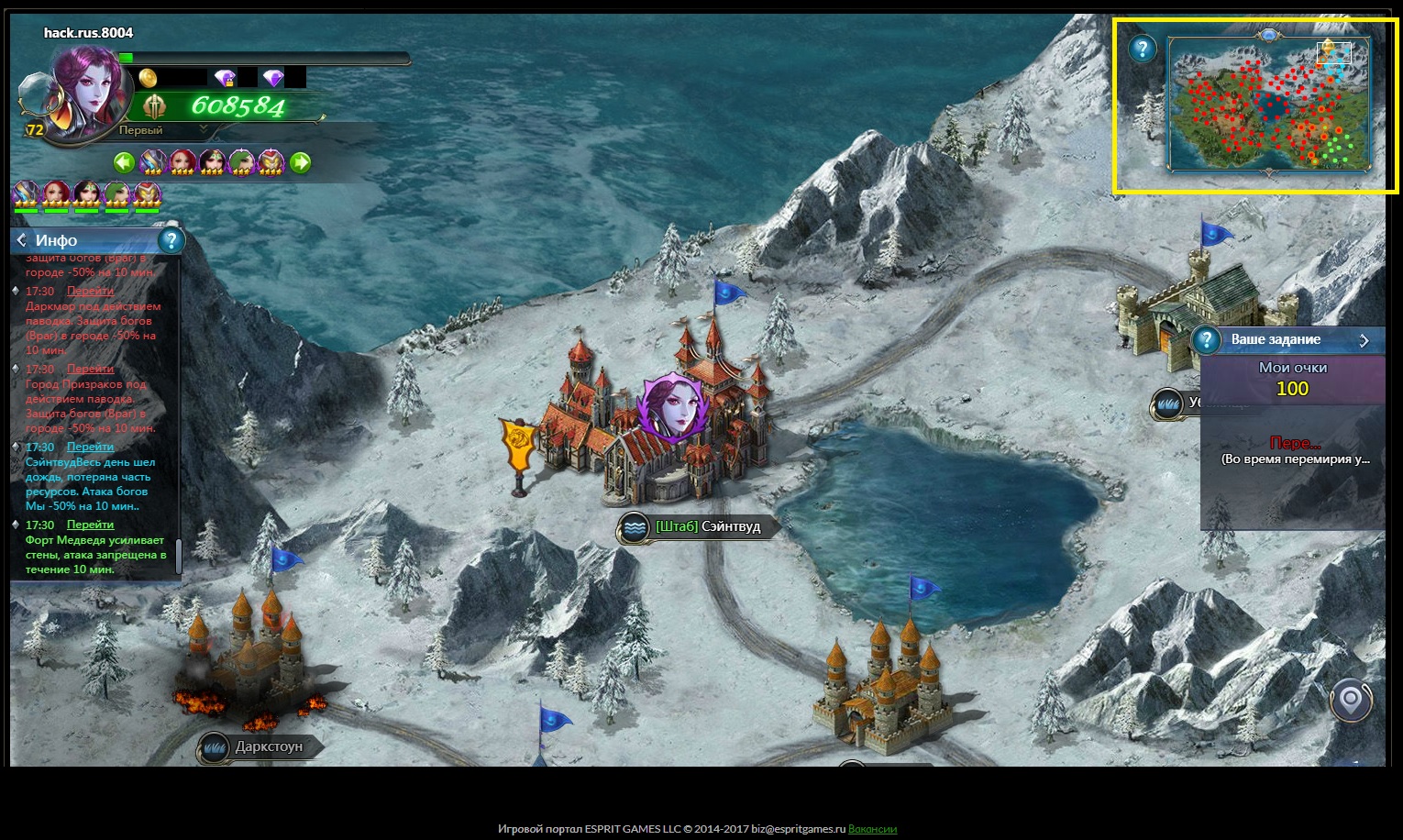Open the help icon beside the minimap
This screenshot has height=840, width=1403.
[x=1143, y=49]
